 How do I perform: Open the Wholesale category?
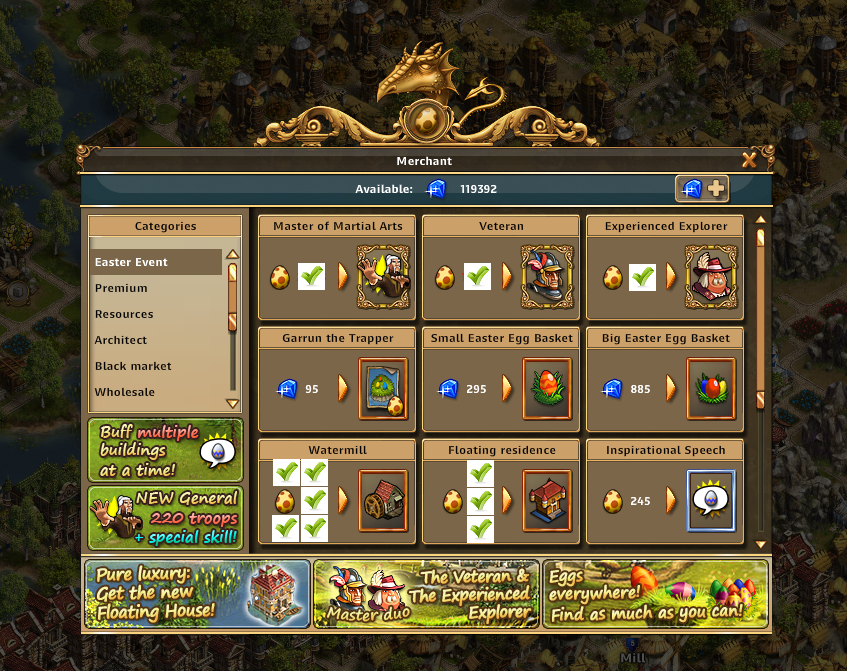click(155, 392)
